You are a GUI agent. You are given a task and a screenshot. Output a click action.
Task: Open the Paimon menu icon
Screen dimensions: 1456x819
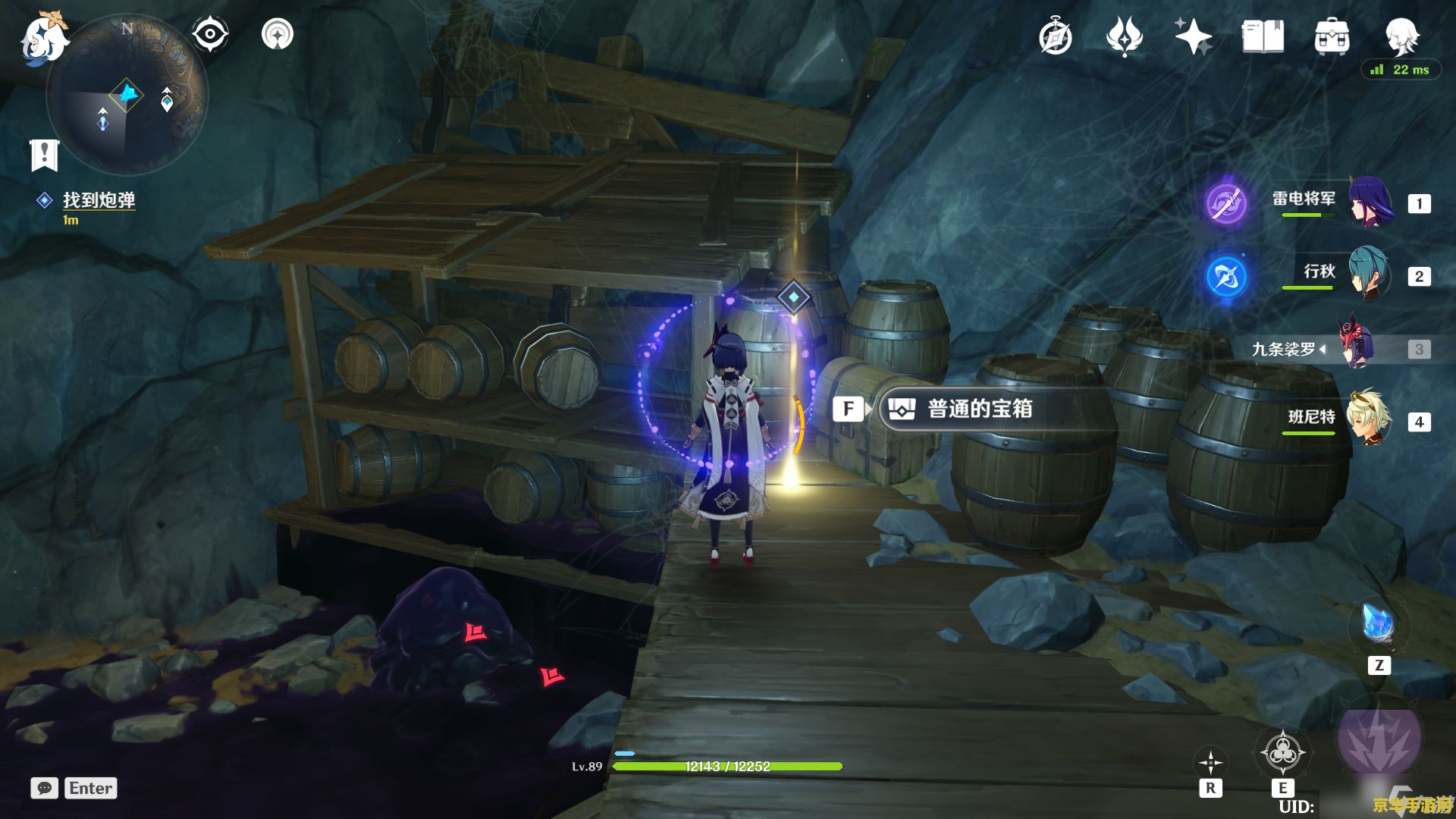click(x=44, y=38)
